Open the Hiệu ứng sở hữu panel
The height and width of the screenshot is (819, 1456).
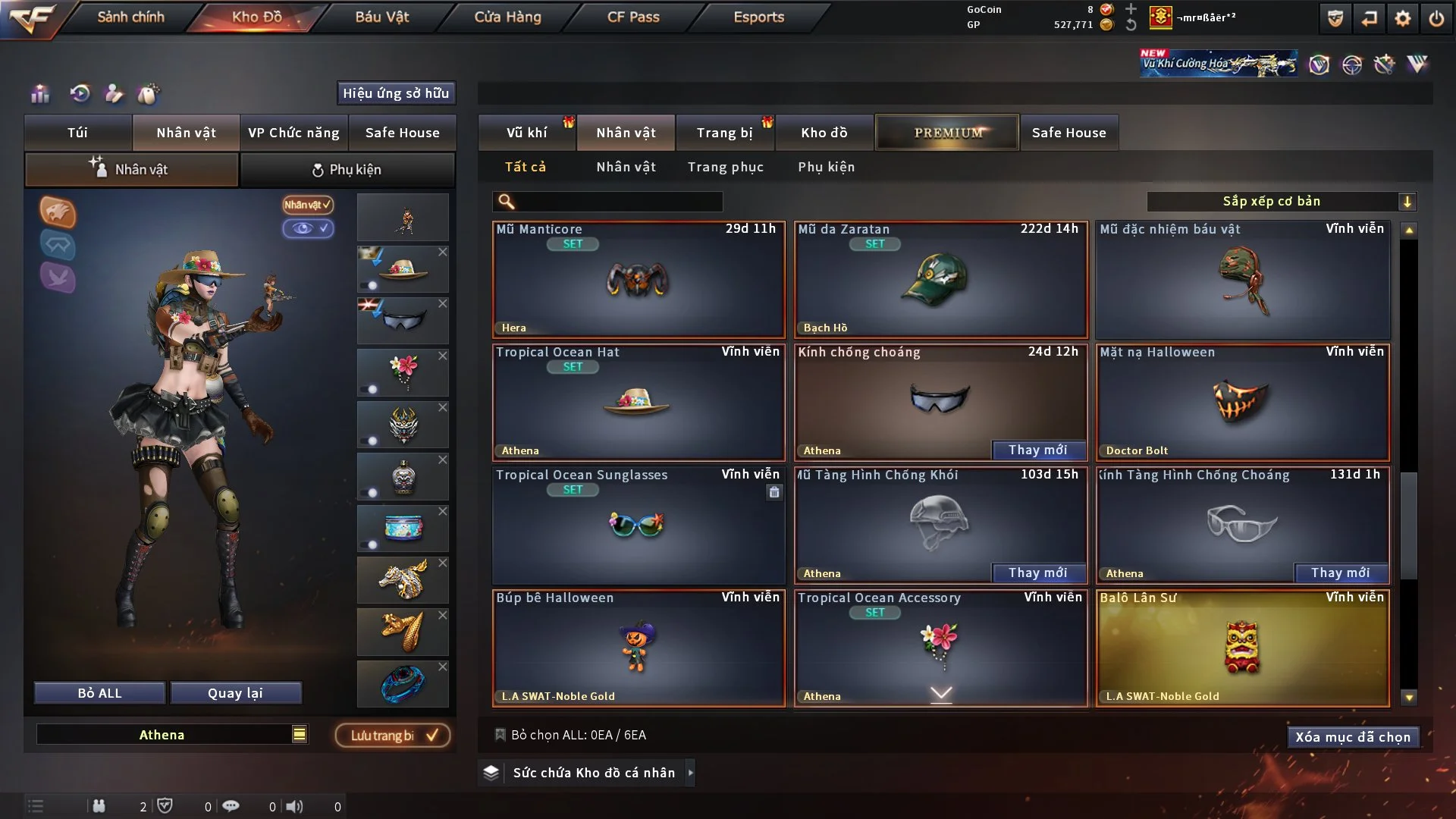[x=396, y=93]
